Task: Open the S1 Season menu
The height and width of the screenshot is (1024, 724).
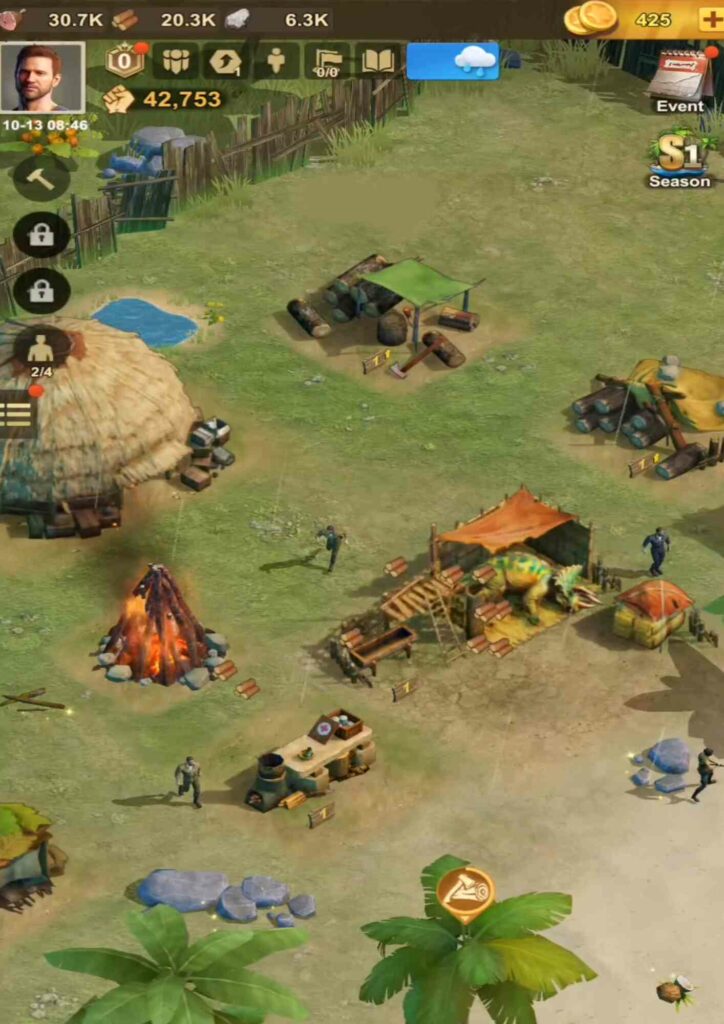Action: [x=679, y=158]
